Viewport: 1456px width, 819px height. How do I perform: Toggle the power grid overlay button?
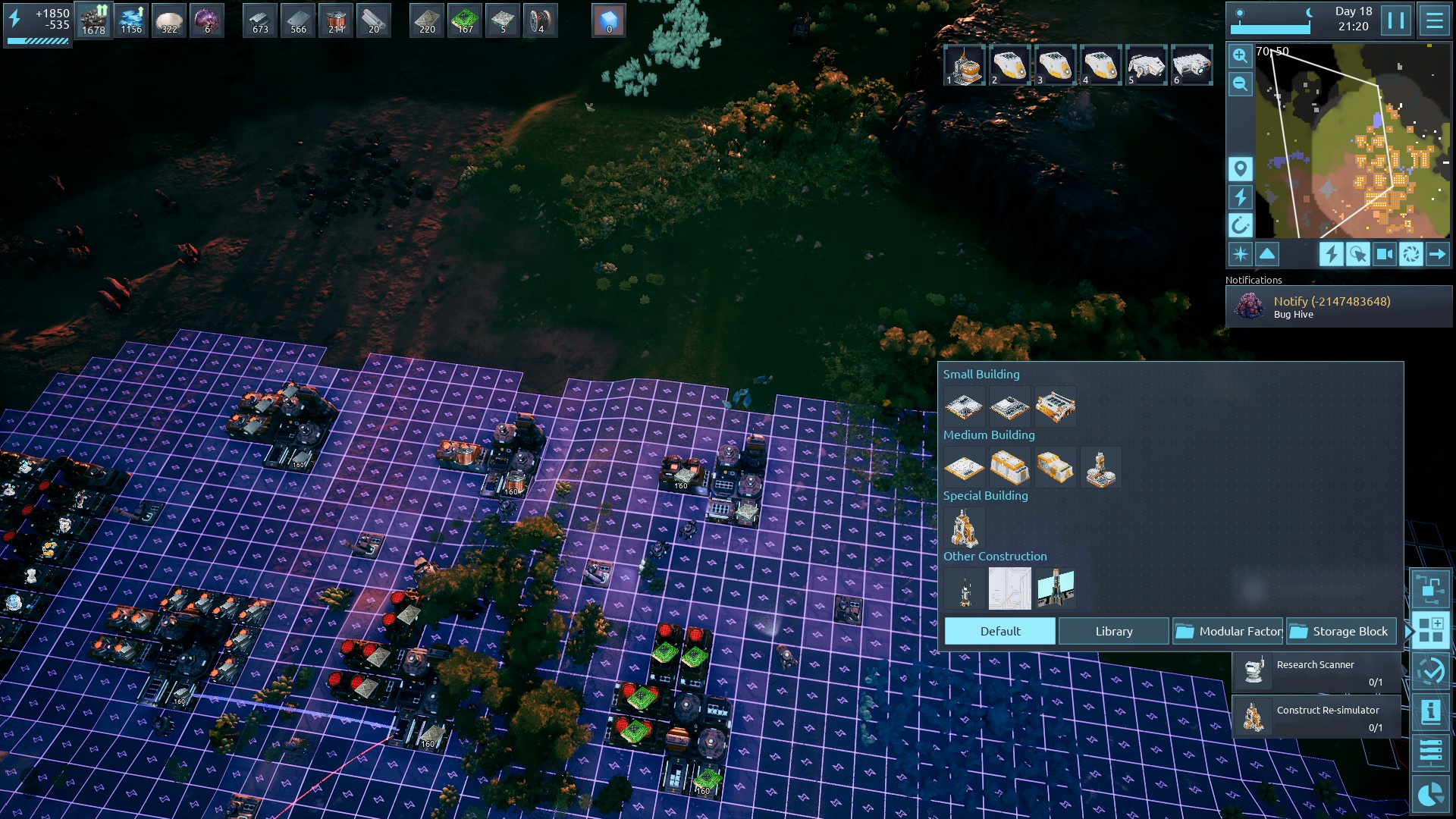click(1240, 197)
